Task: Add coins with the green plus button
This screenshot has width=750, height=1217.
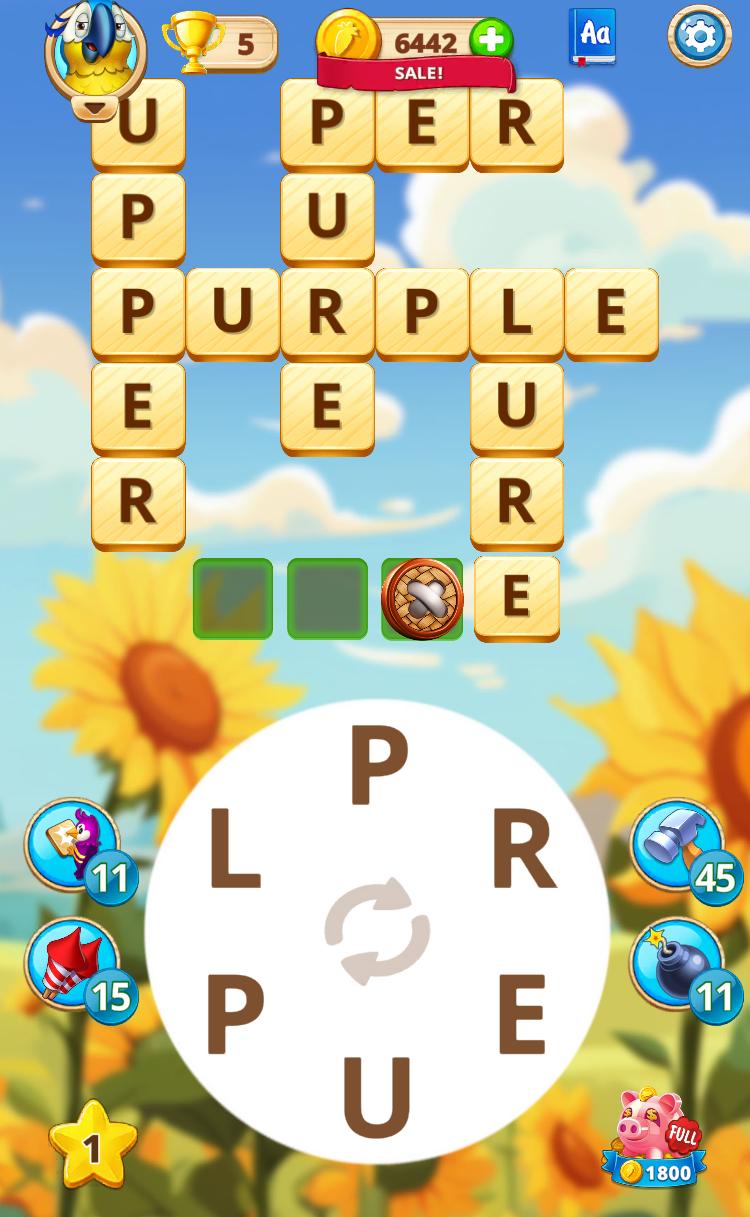Action: point(490,41)
